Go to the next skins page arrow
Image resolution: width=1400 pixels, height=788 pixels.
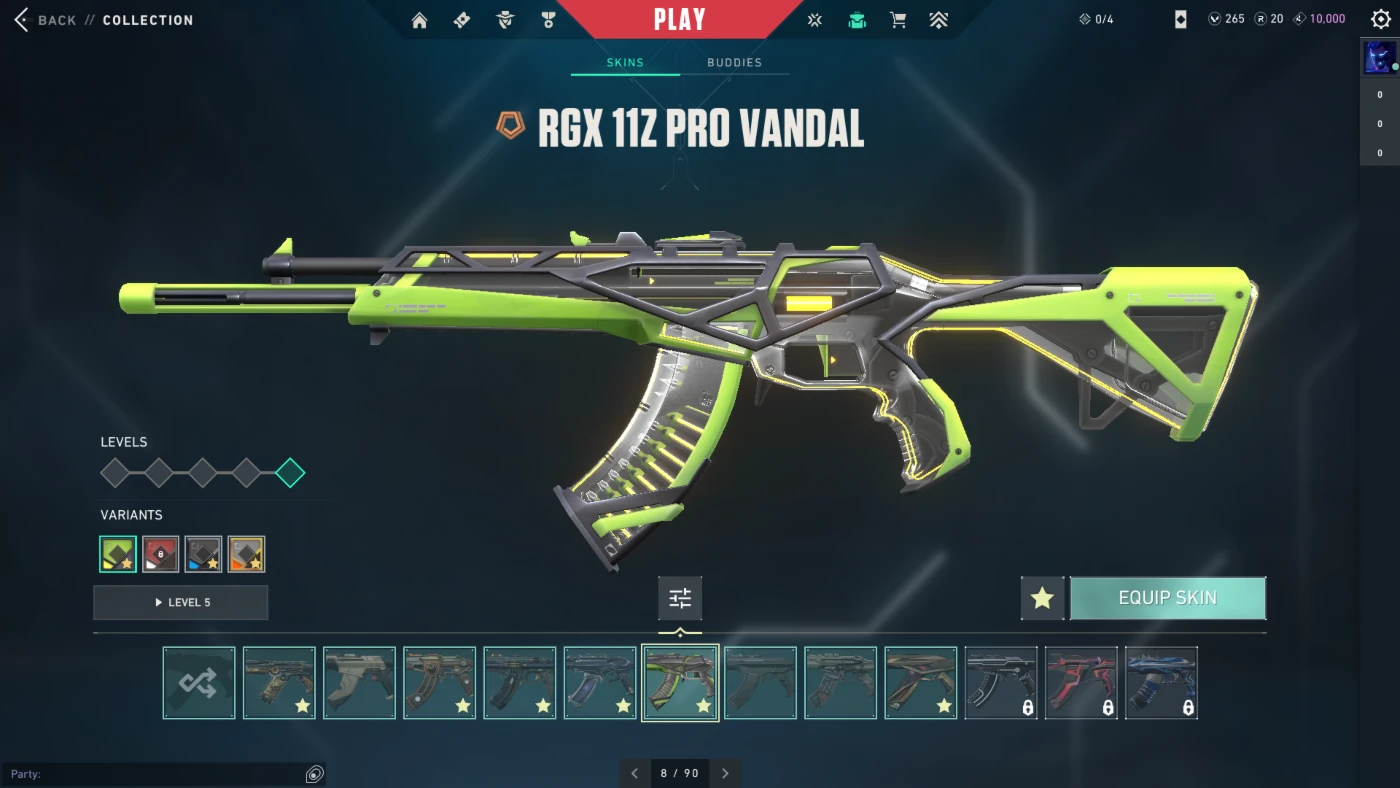pos(725,773)
